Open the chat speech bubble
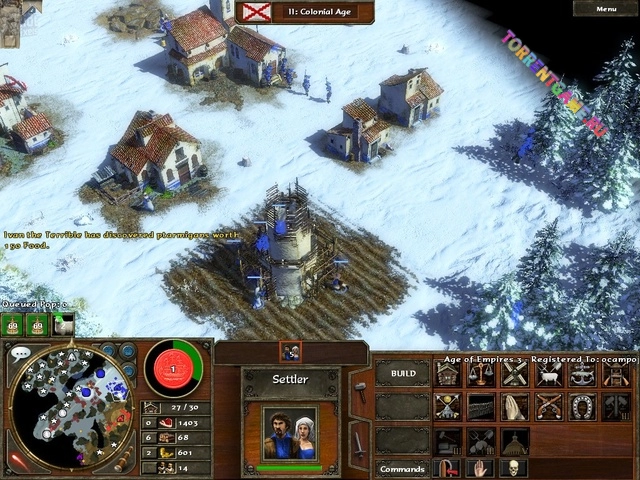This screenshot has height=480, width=640. coord(19,353)
